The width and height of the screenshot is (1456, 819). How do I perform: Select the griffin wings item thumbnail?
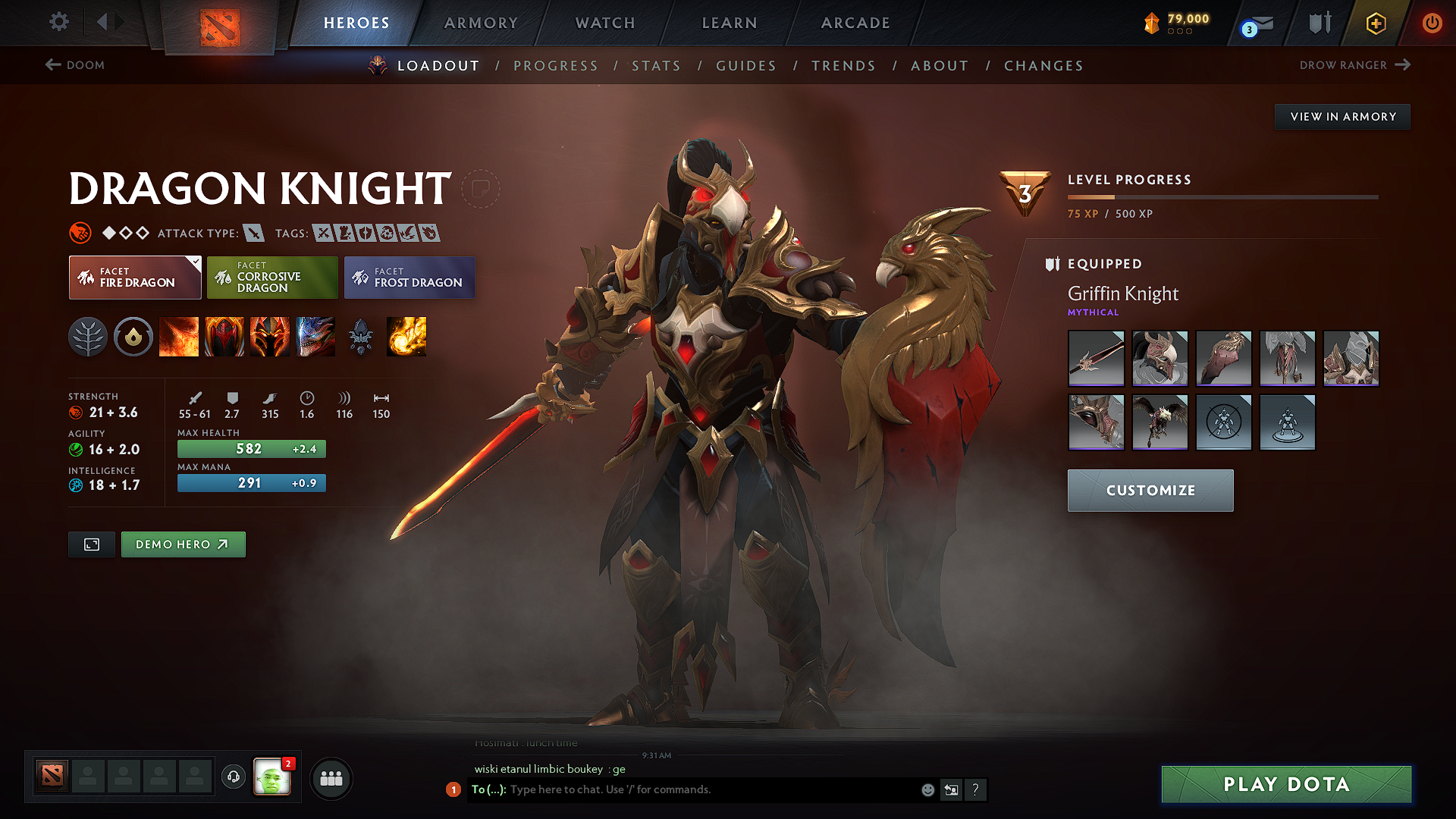point(1160,422)
